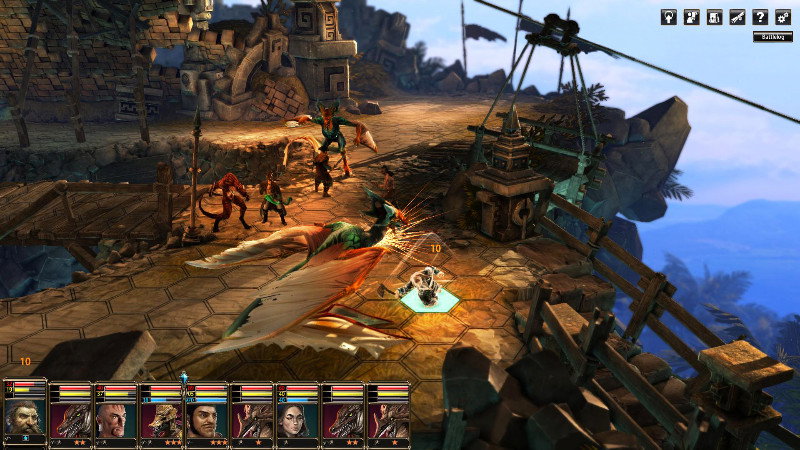Select the bald man portrait
This screenshot has height=450, width=800.
pos(116,420)
